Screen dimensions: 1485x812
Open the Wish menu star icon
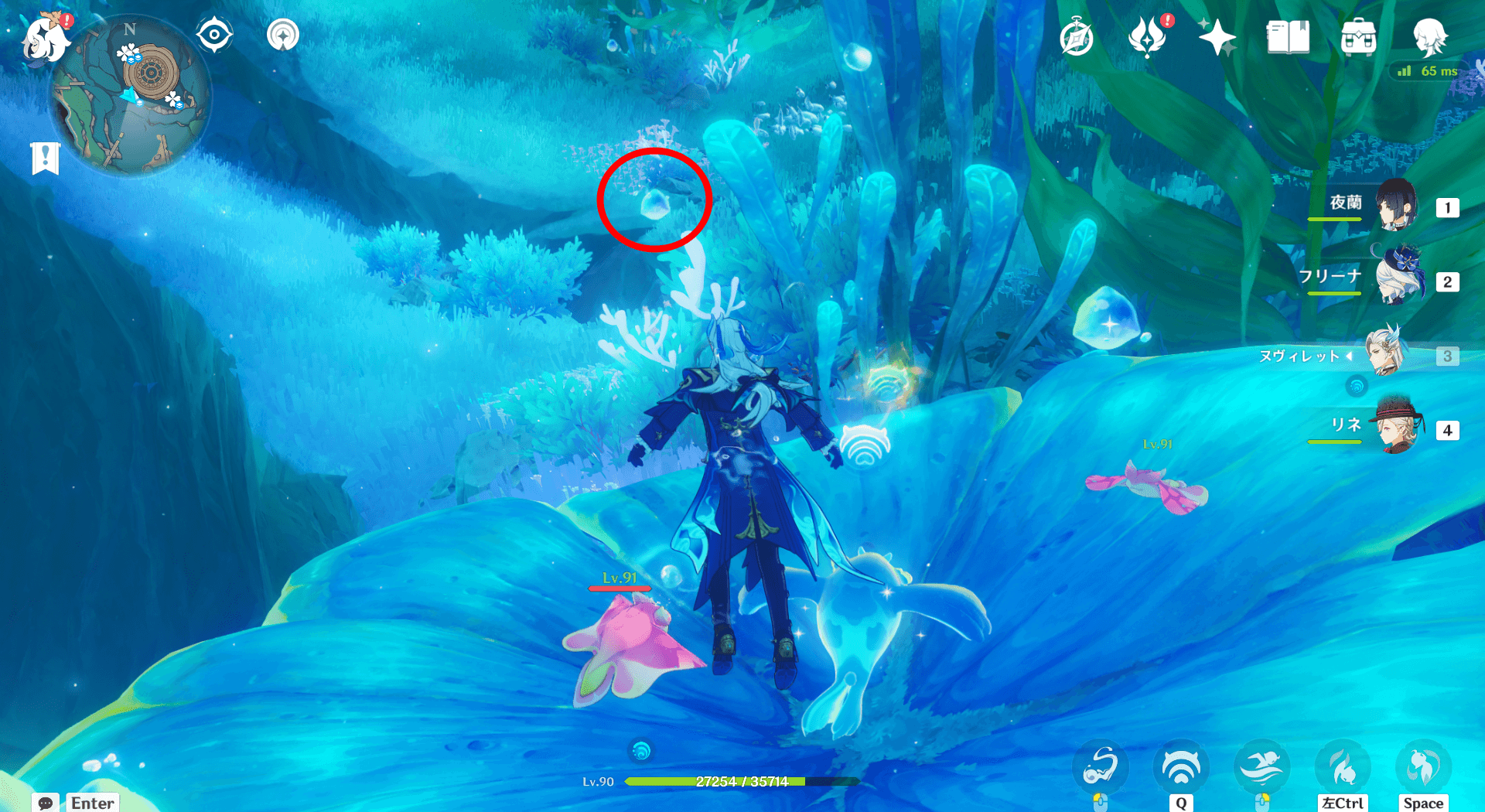(x=1218, y=36)
